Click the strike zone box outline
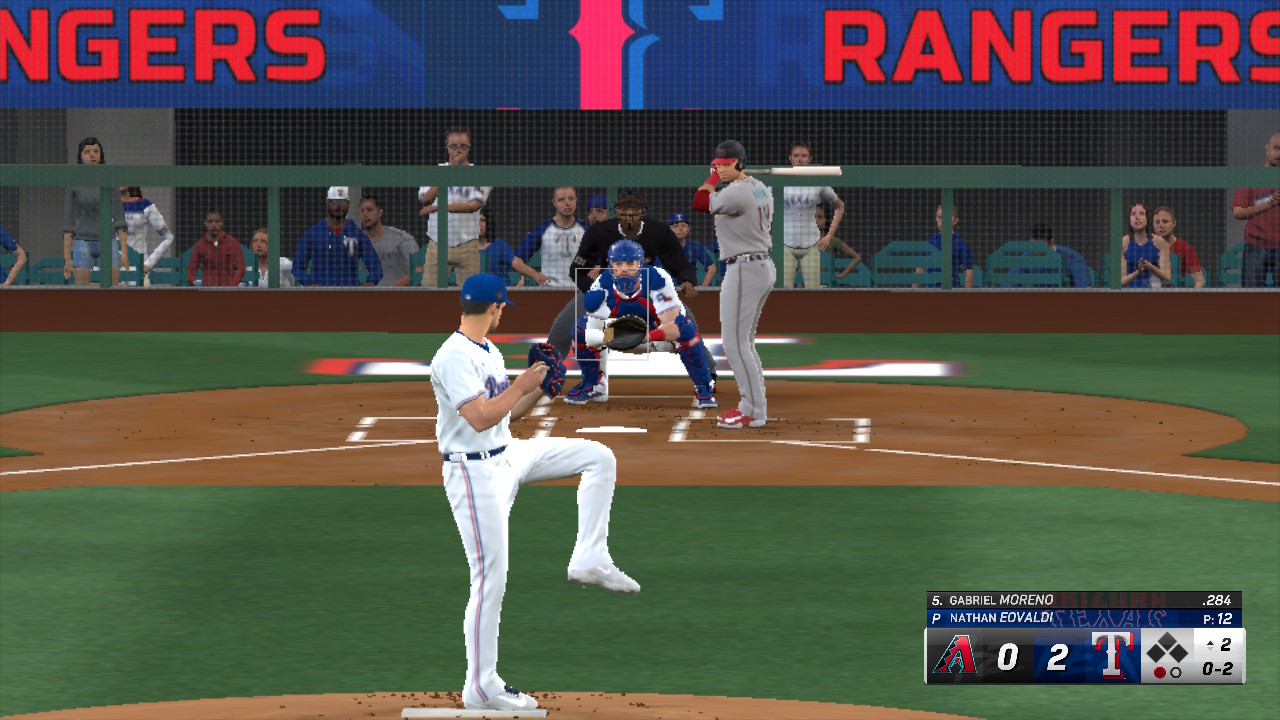1280x720 pixels. [612, 313]
